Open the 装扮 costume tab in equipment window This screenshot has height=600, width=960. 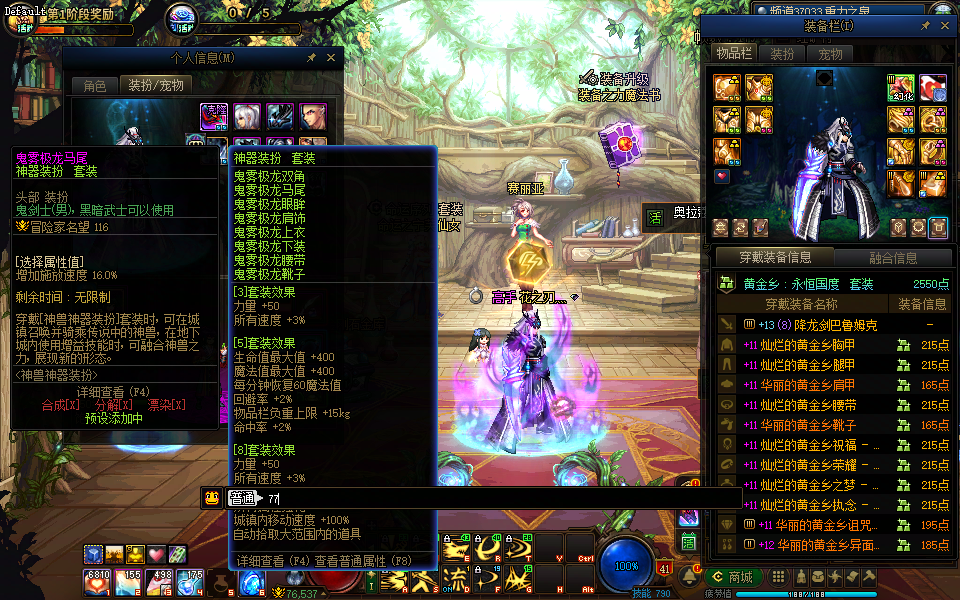click(x=782, y=54)
